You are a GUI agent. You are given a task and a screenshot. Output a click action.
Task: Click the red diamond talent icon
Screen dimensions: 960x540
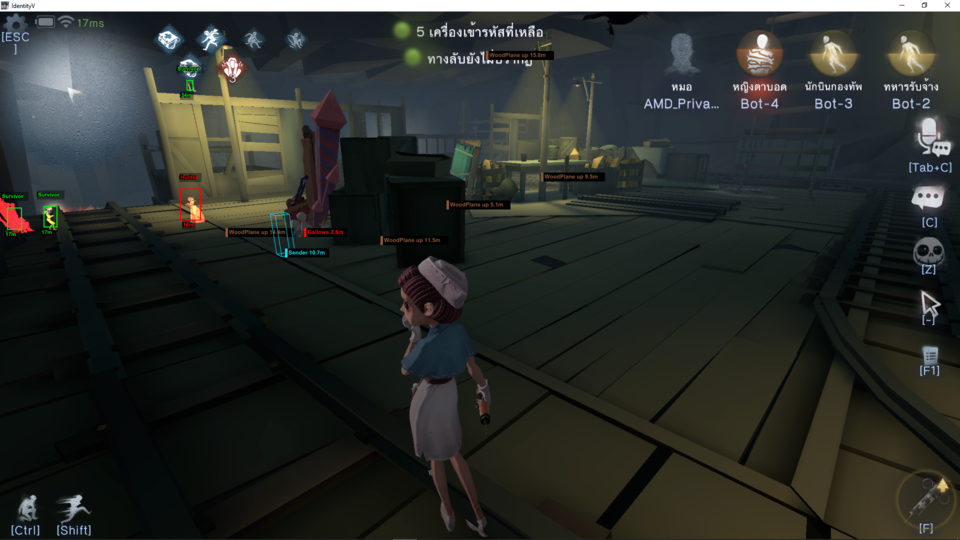[231, 68]
